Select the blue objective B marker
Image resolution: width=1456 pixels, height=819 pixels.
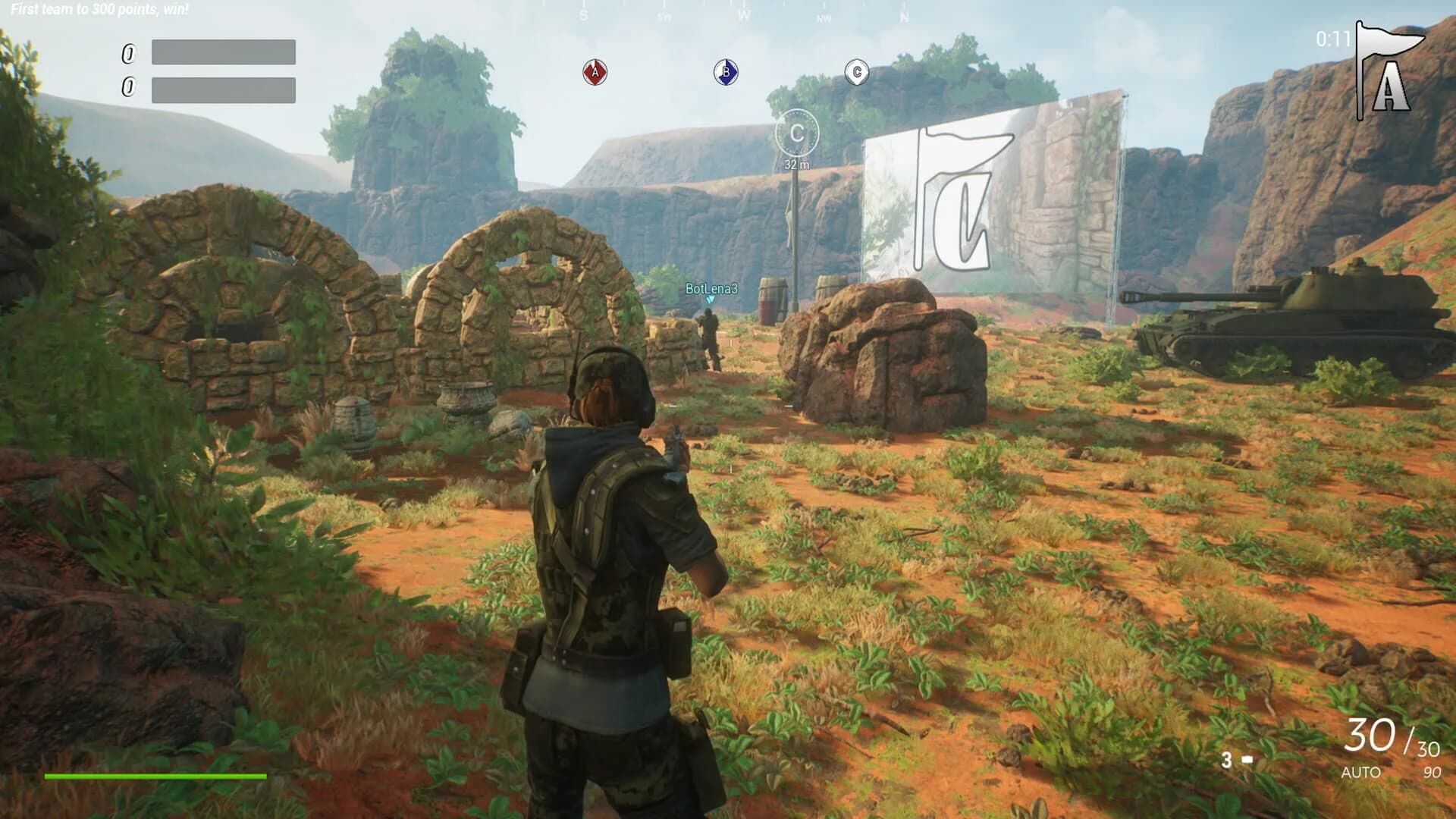pyautogui.click(x=724, y=73)
